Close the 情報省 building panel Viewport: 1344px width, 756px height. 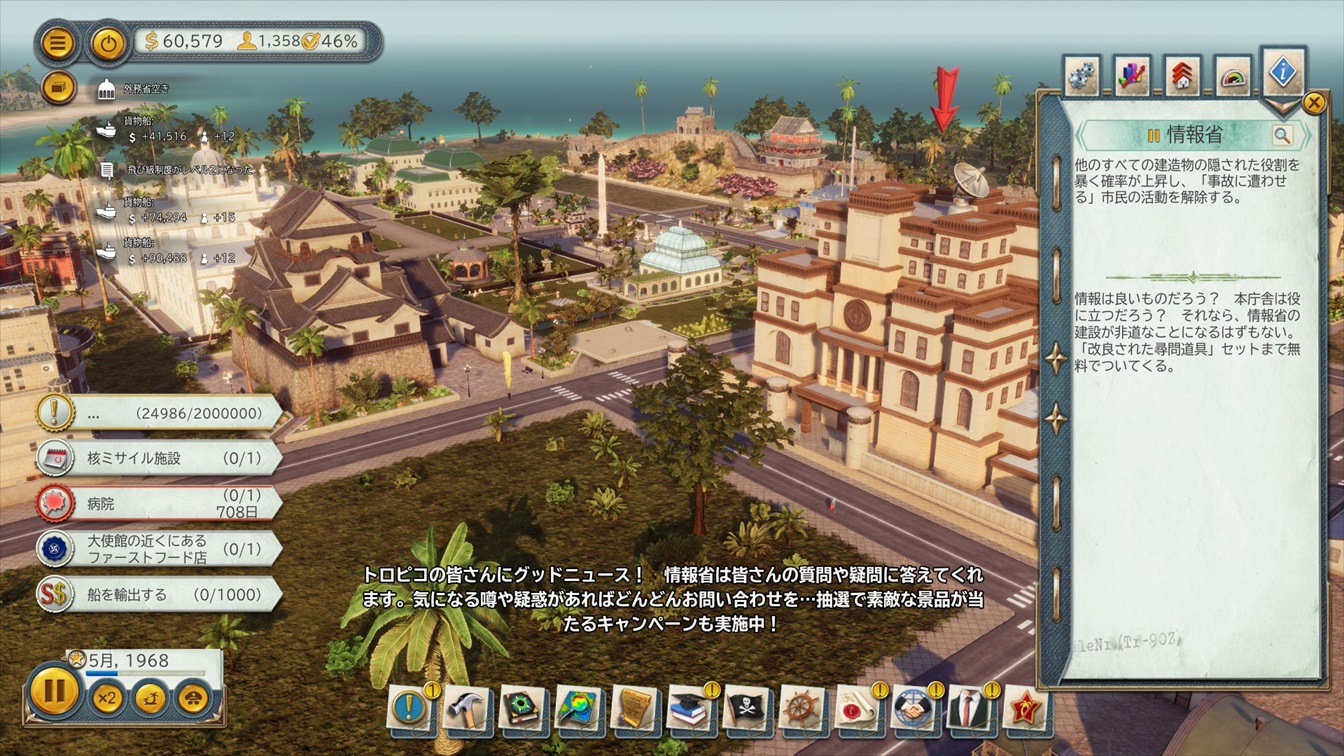(x=1313, y=102)
